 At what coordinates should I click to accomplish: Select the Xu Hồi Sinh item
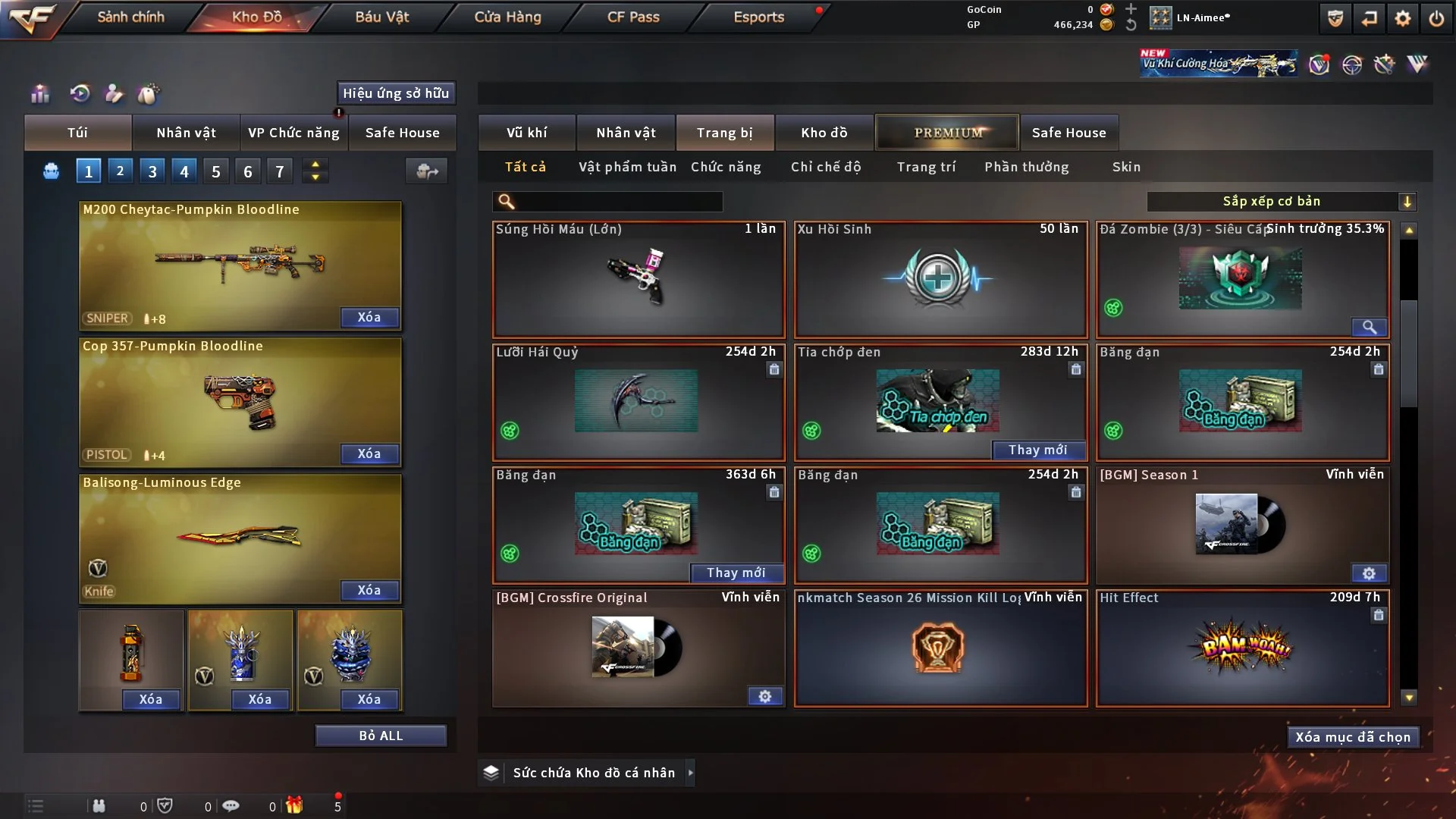click(x=940, y=279)
